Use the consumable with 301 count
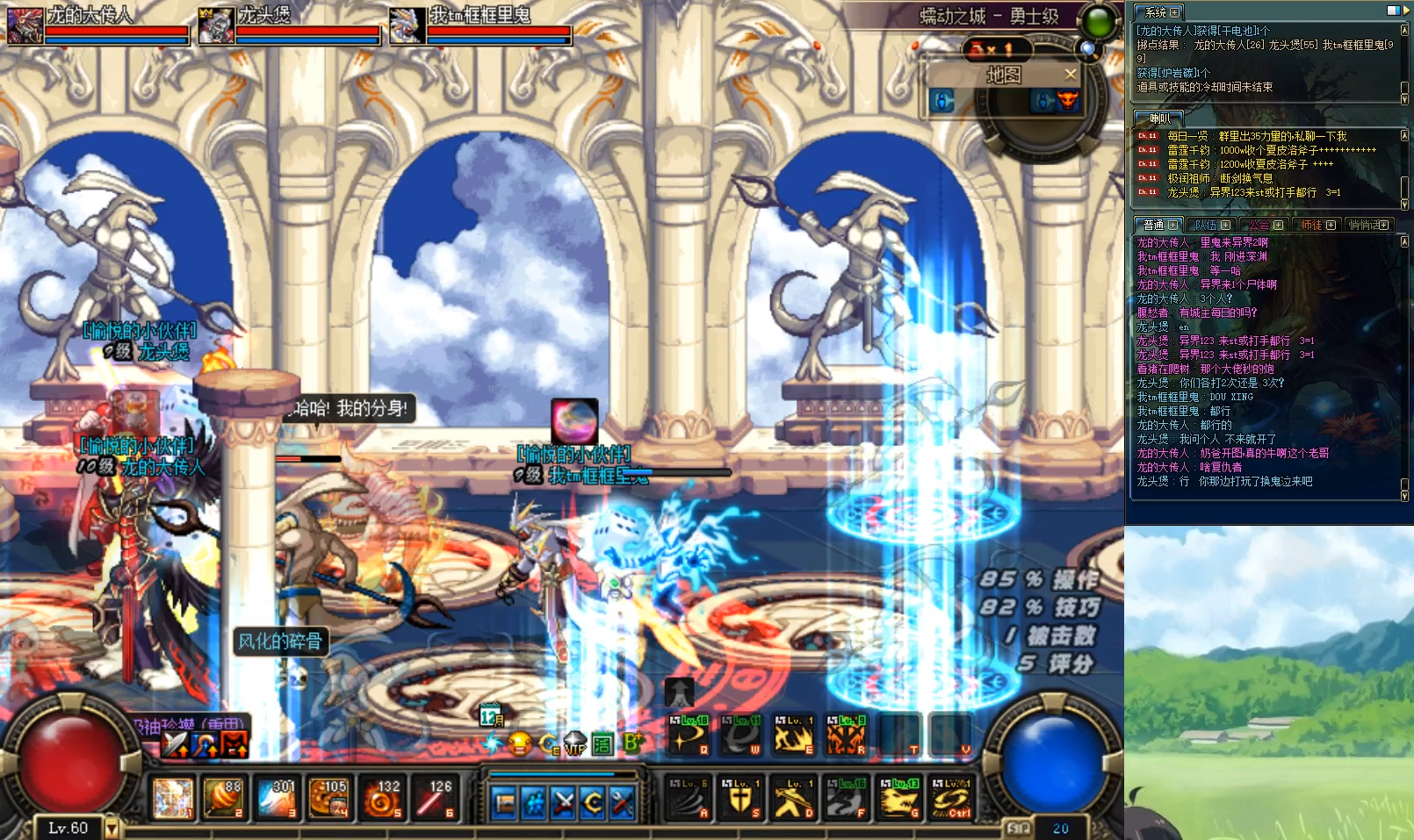This screenshot has width=1414, height=840. [x=278, y=798]
